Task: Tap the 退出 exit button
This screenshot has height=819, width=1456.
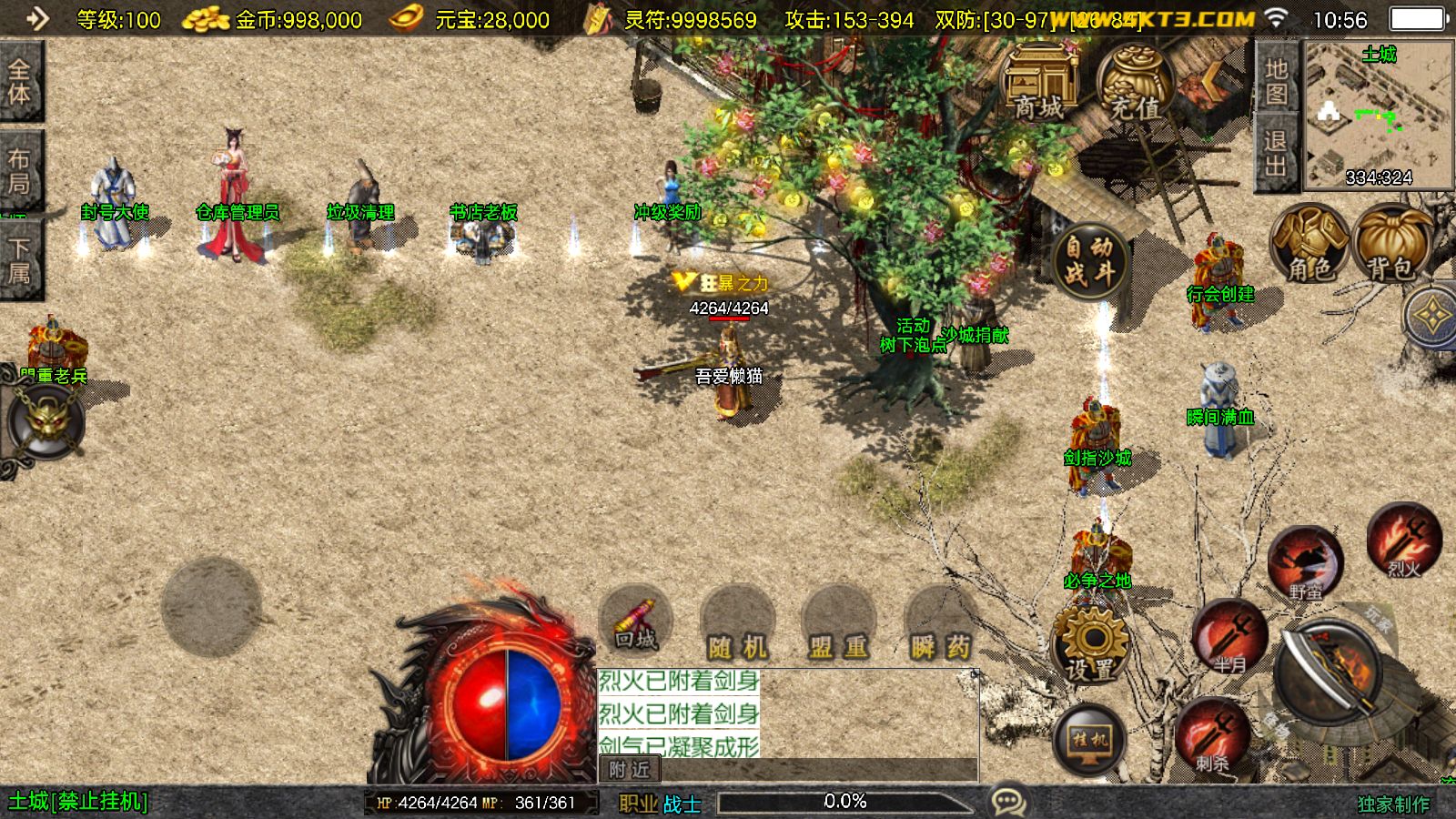Action: point(1276,153)
